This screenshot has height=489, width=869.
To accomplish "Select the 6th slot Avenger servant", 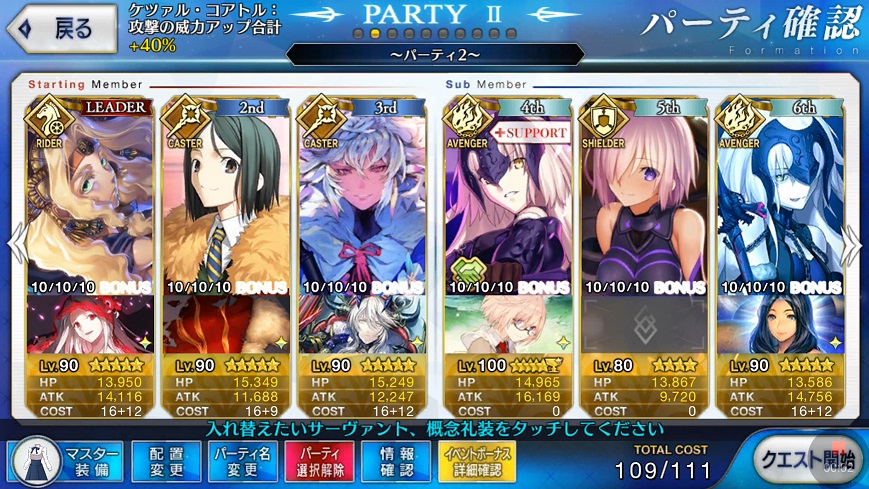I will [779, 190].
